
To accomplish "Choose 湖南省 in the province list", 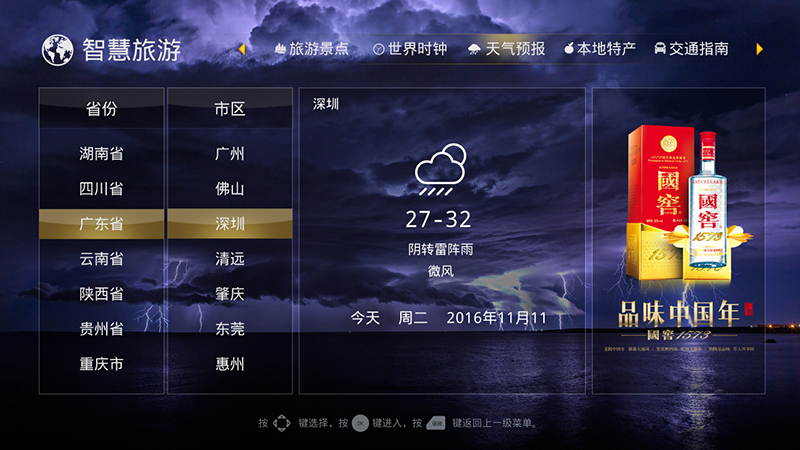I will [101, 154].
